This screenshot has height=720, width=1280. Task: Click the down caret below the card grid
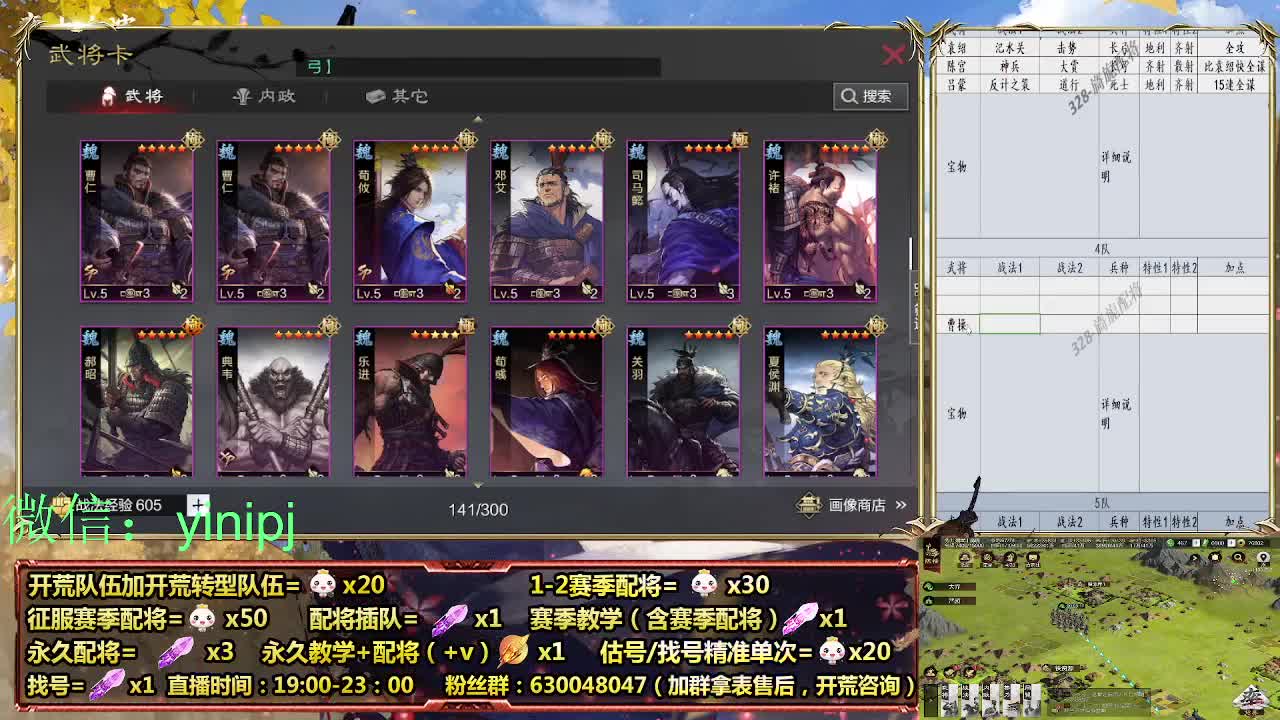pos(480,484)
